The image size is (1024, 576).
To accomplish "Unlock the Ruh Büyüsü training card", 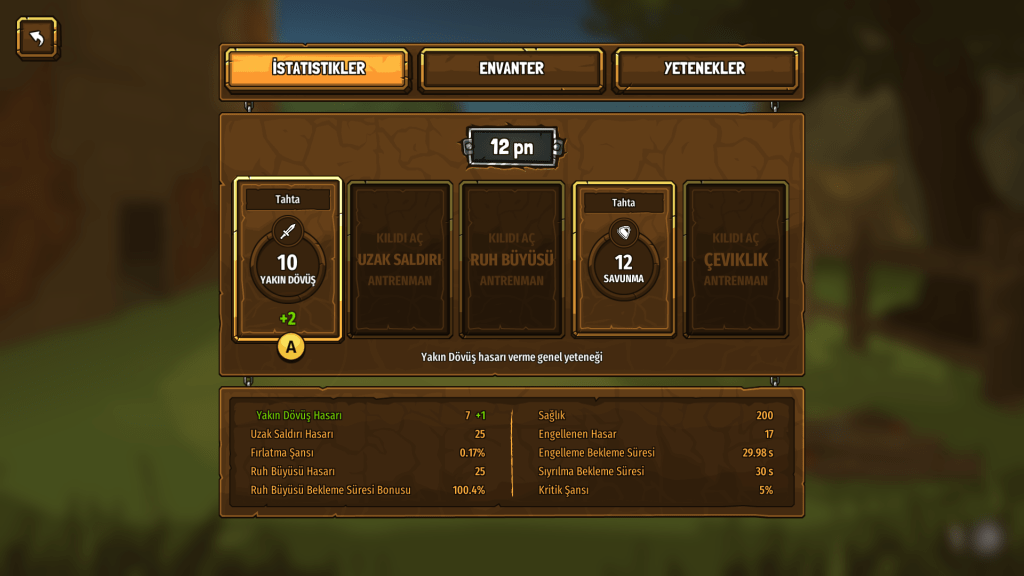I will (x=511, y=259).
